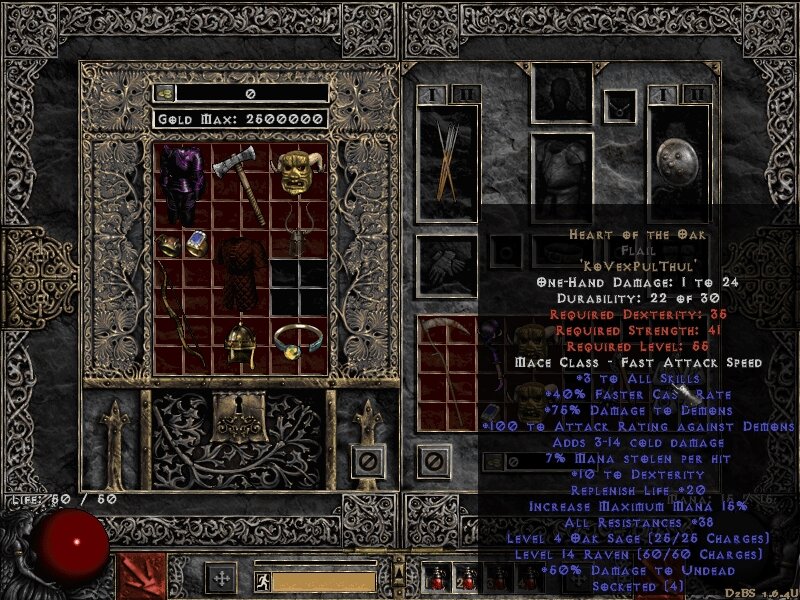Open the left-click attack skill selector
The image size is (800, 600).
142,577
